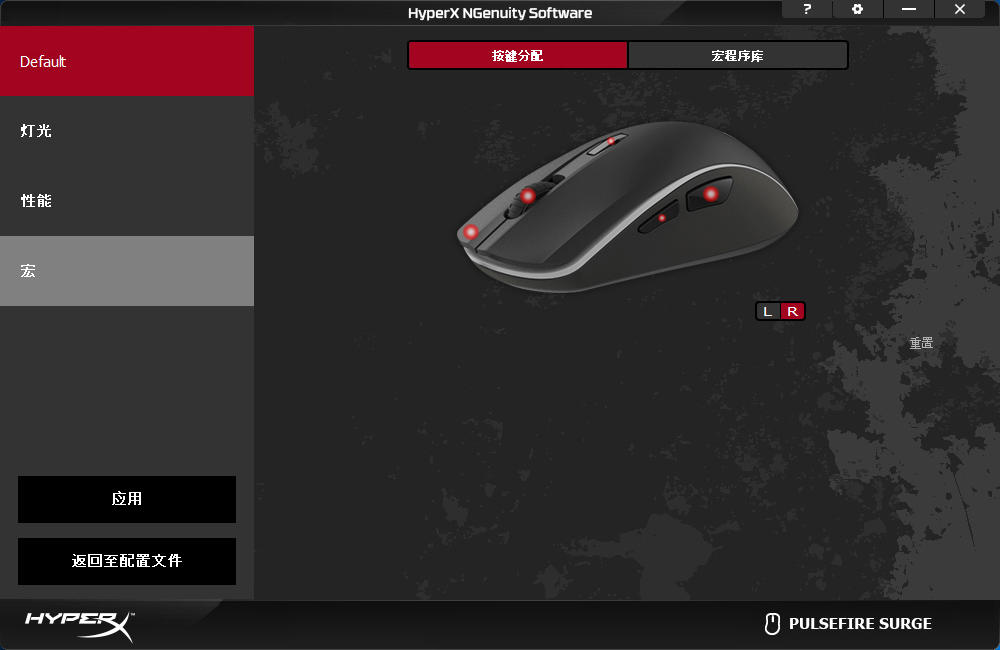The image size is (1000, 650).
Task: Open the gear settings button
Action: coord(857,9)
